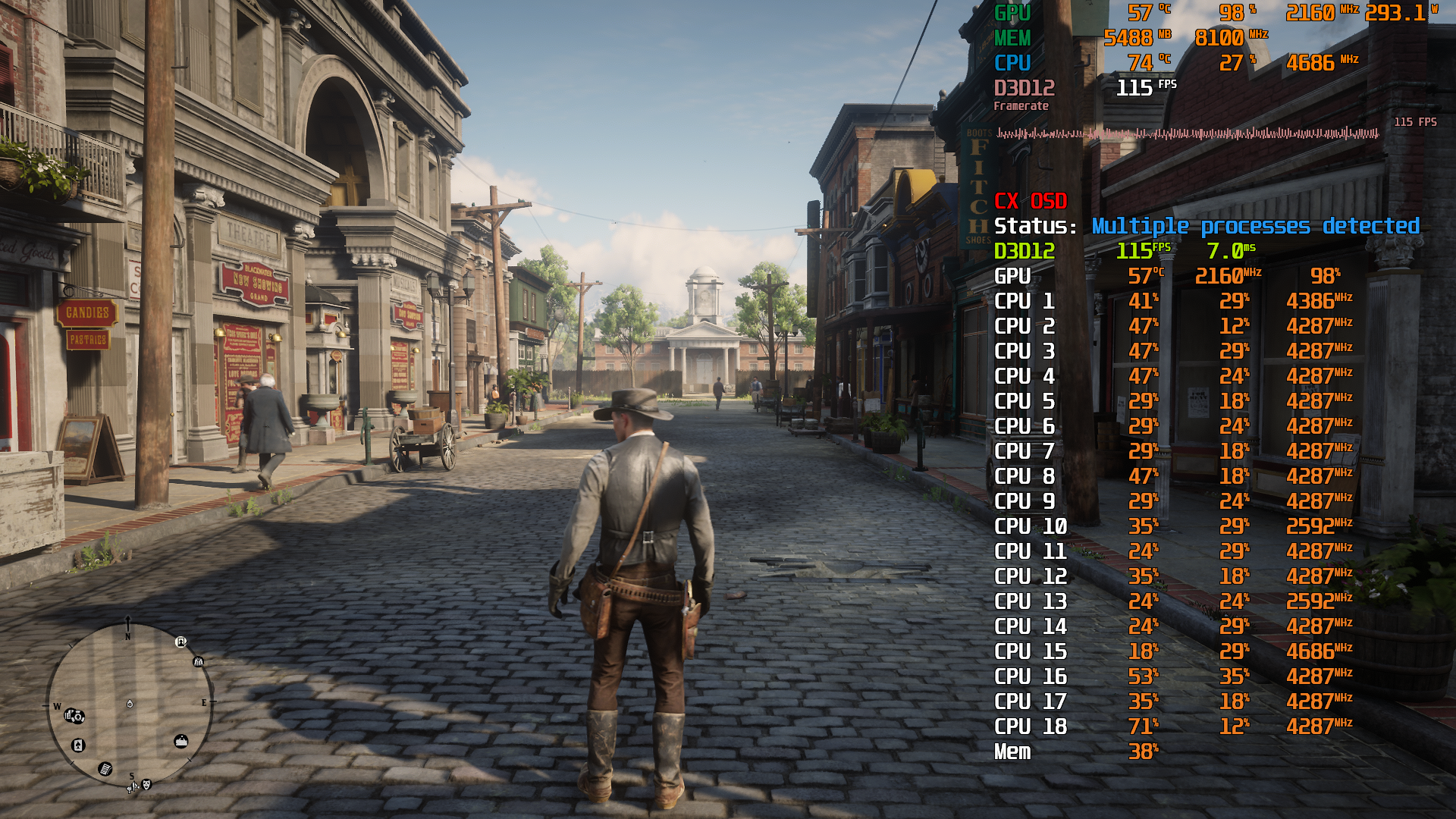Viewport: 1456px width, 819px height.
Task: Click the N compass letter on the minimap
Action: pos(127,637)
